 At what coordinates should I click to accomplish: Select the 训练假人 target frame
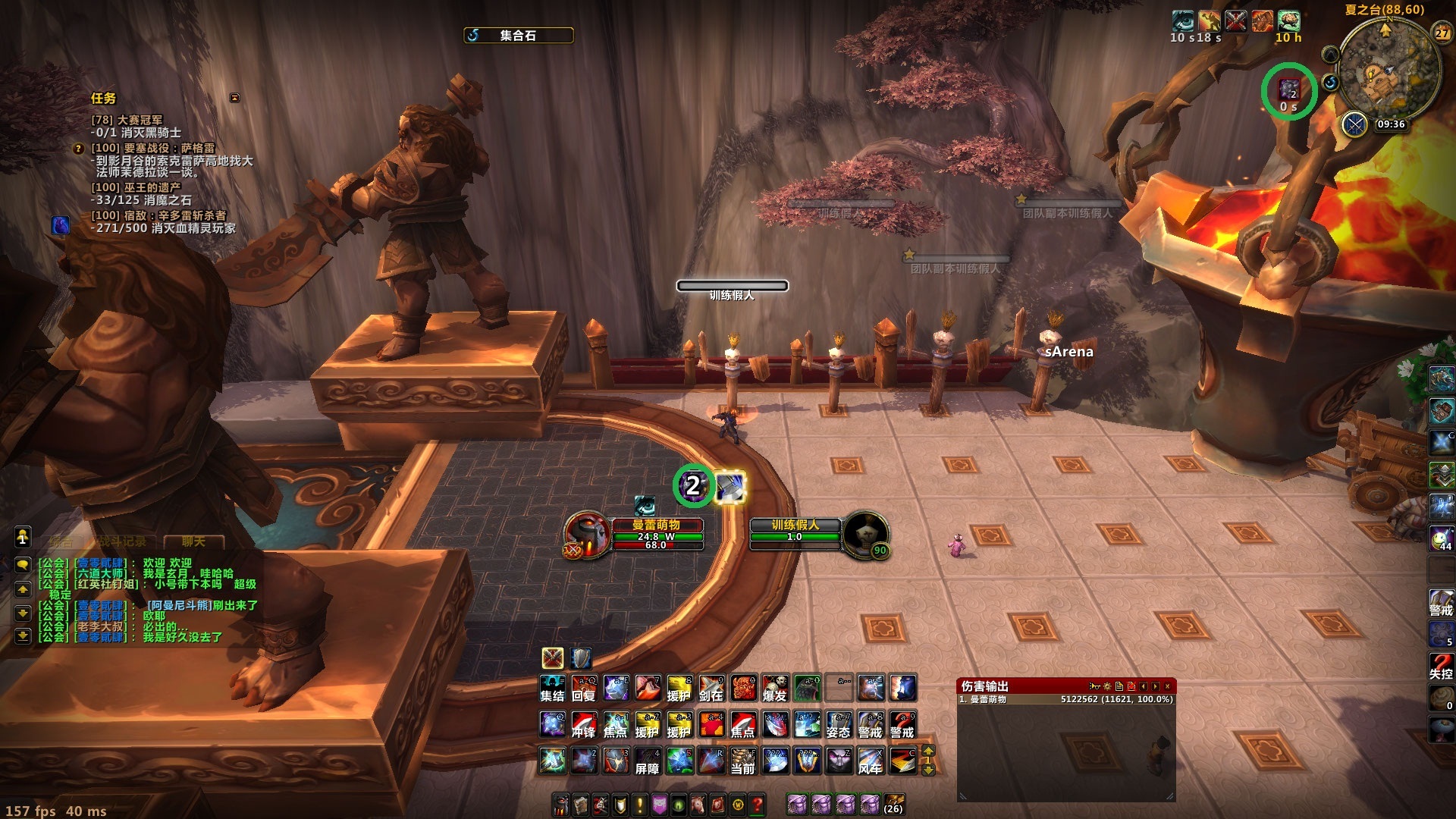click(x=795, y=531)
